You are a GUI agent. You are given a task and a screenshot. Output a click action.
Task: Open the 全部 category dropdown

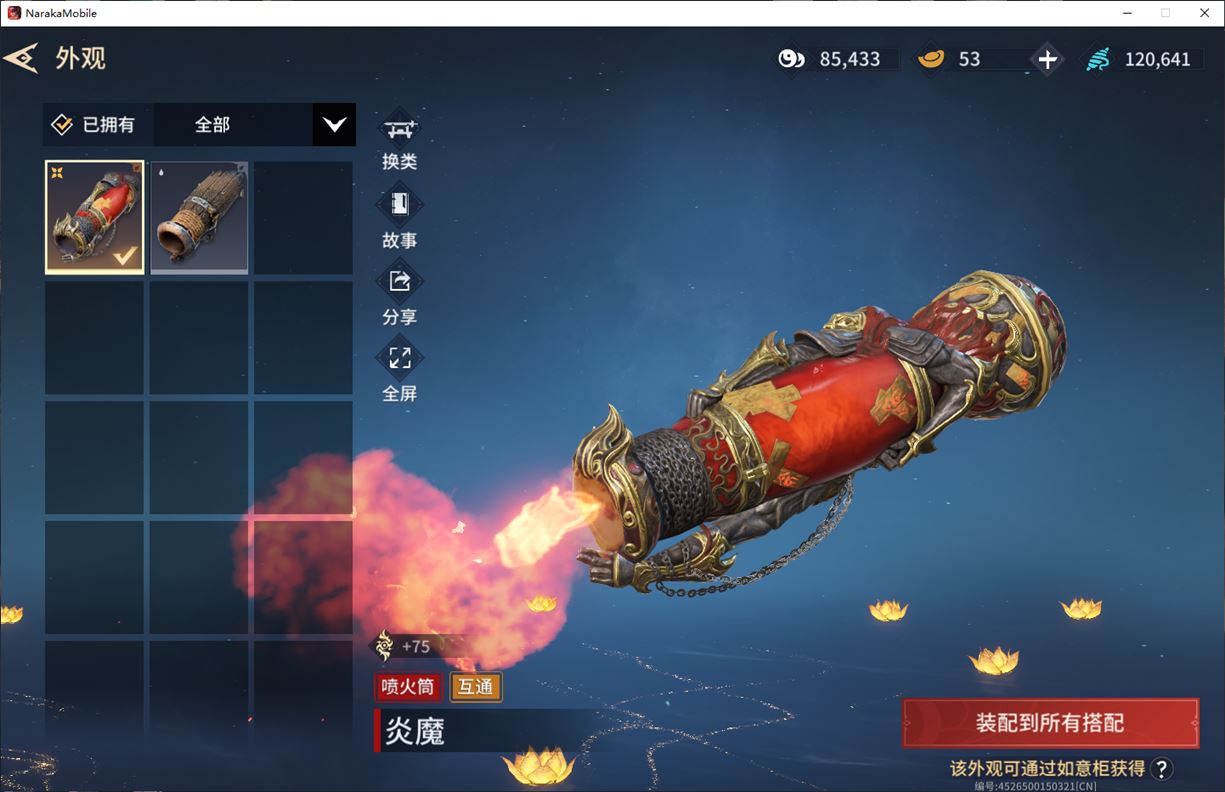tap(334, 125)
